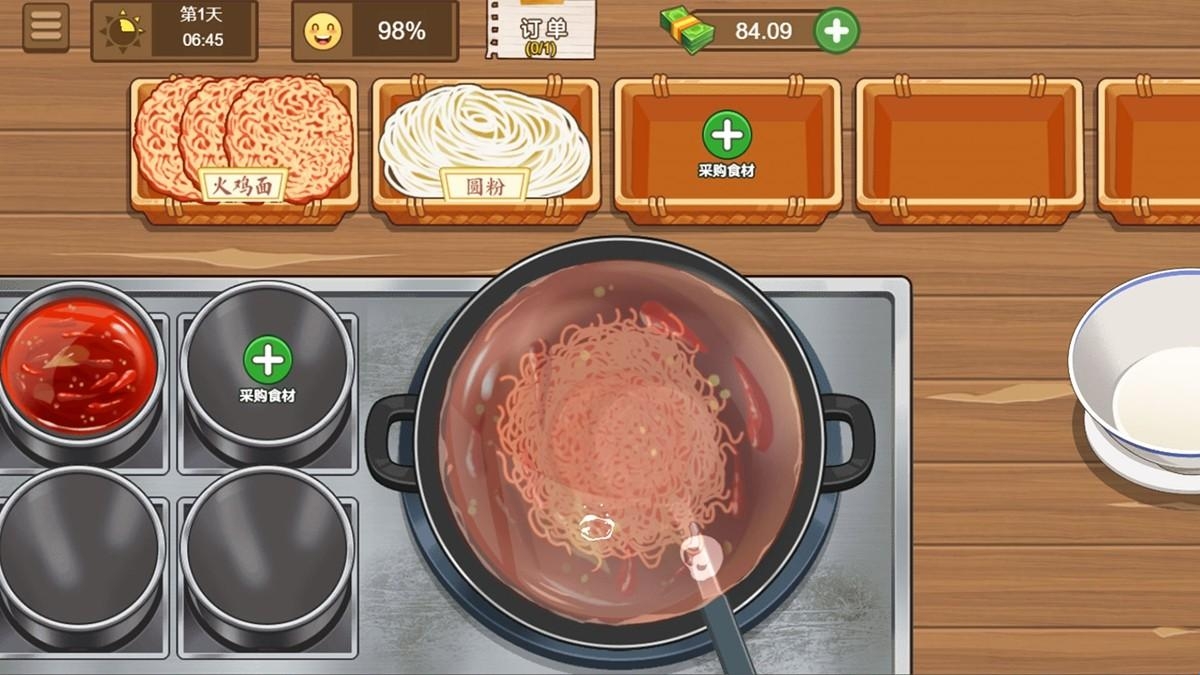Open the hamburger menu
Image resolution: width=1200 pixels, height=675 pixels.
[x=45, y=28]
